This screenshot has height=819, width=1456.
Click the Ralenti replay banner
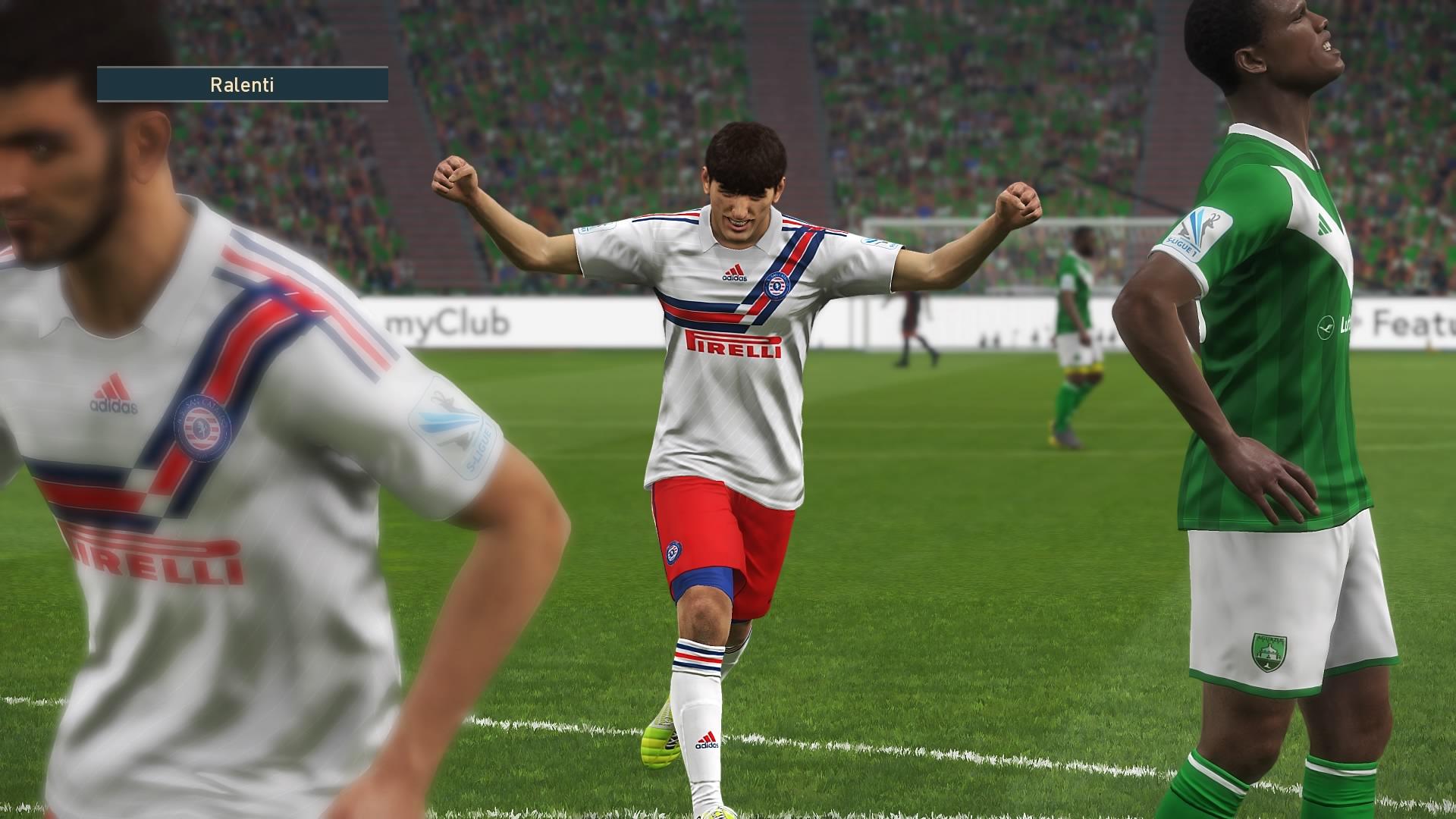pyautogui.click(x=242, y=84)
